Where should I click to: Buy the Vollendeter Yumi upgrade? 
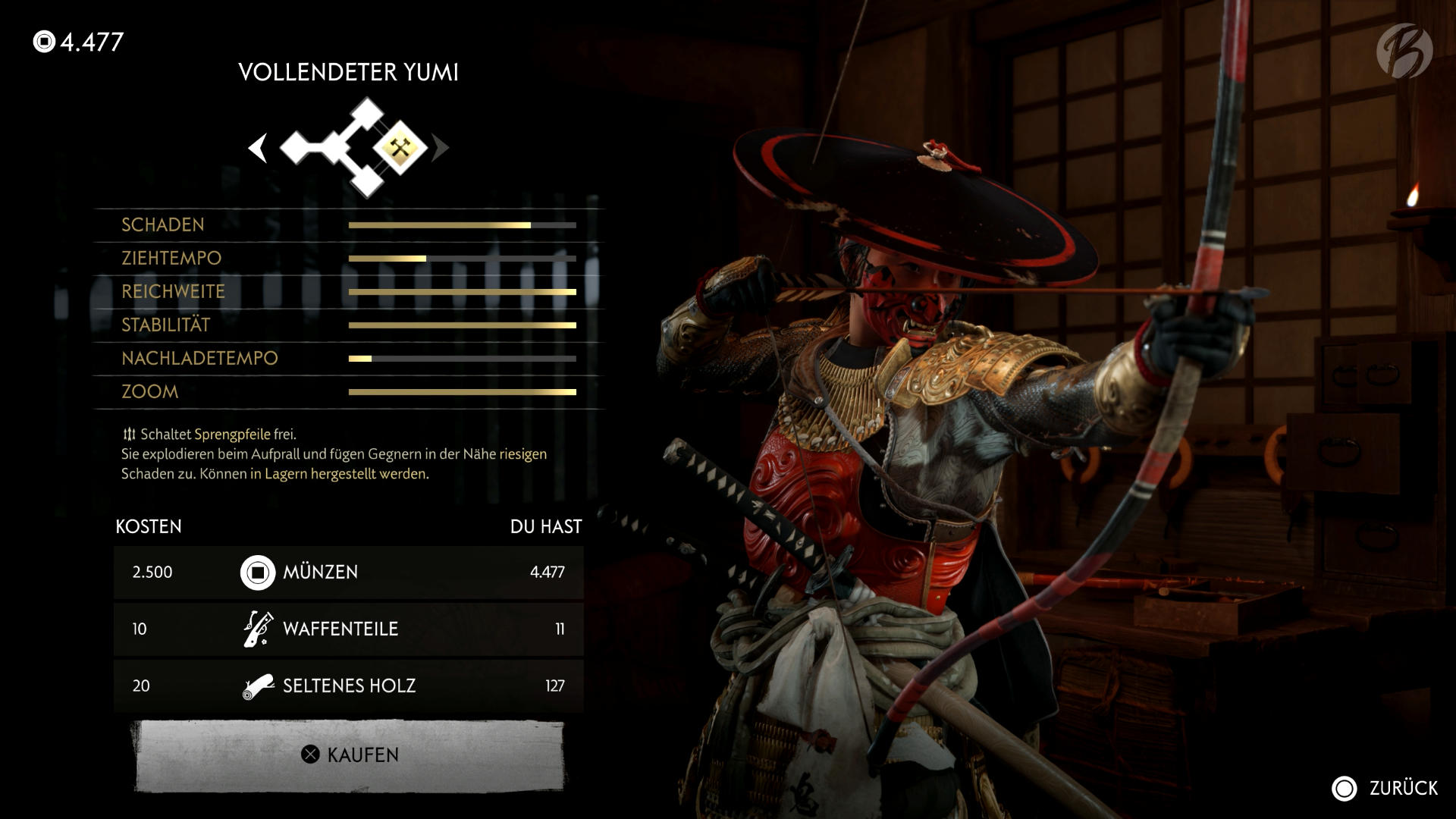click(350, 755)
